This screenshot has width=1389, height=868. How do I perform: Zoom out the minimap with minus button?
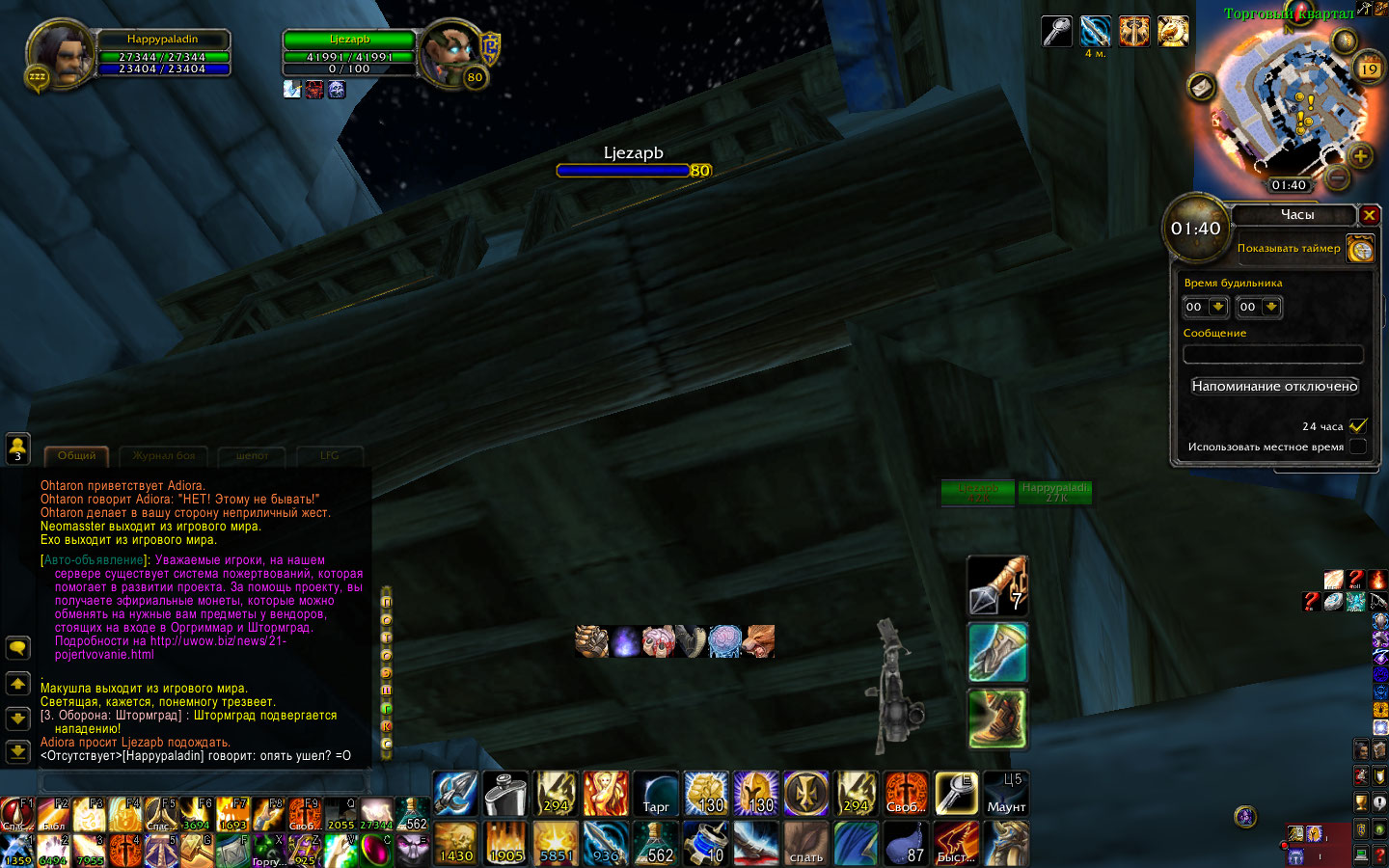click(1337, 176)
